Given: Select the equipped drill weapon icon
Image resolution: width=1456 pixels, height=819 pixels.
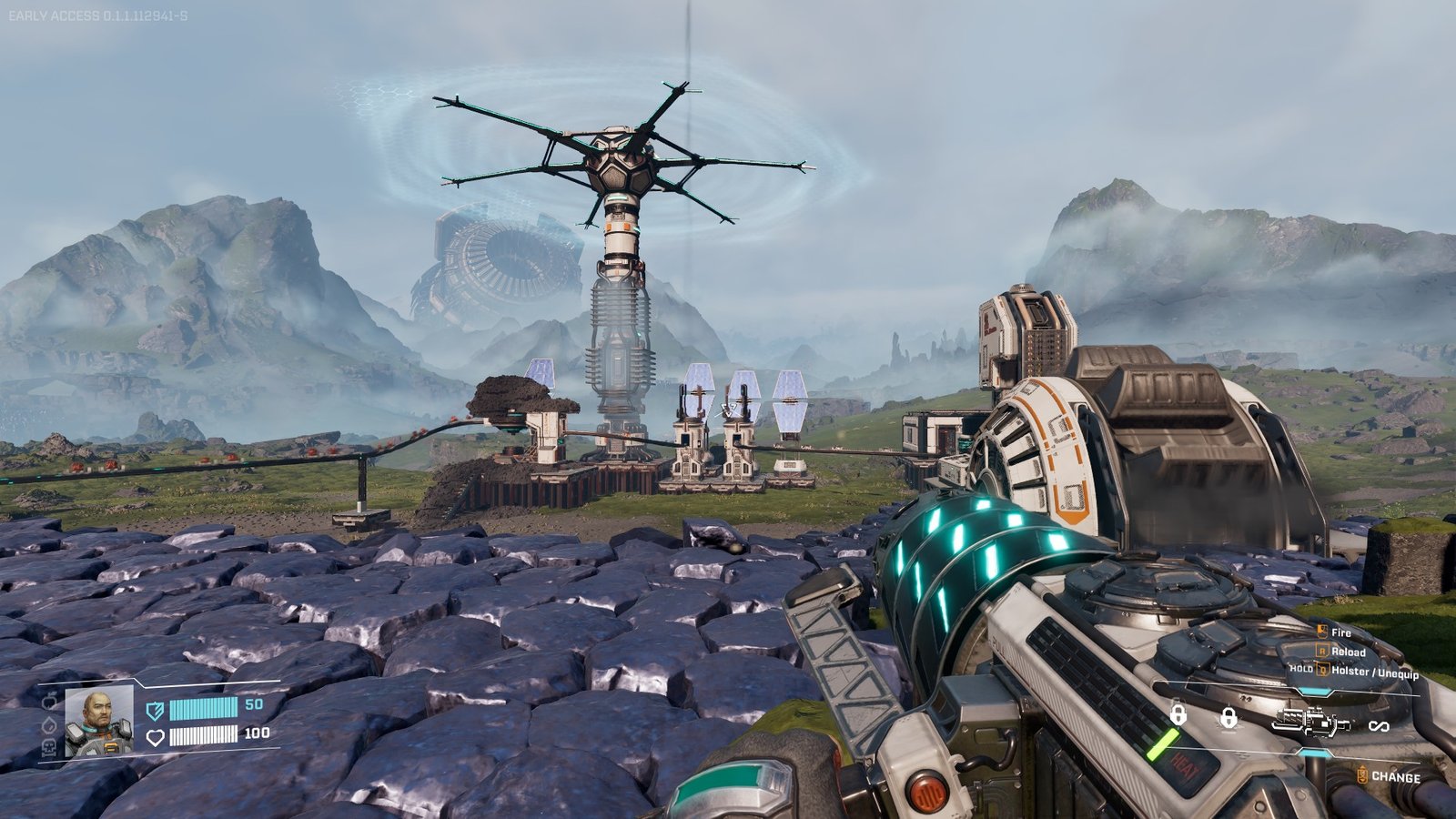Looking at the screenshot, I should click(x=1310, y=723).
